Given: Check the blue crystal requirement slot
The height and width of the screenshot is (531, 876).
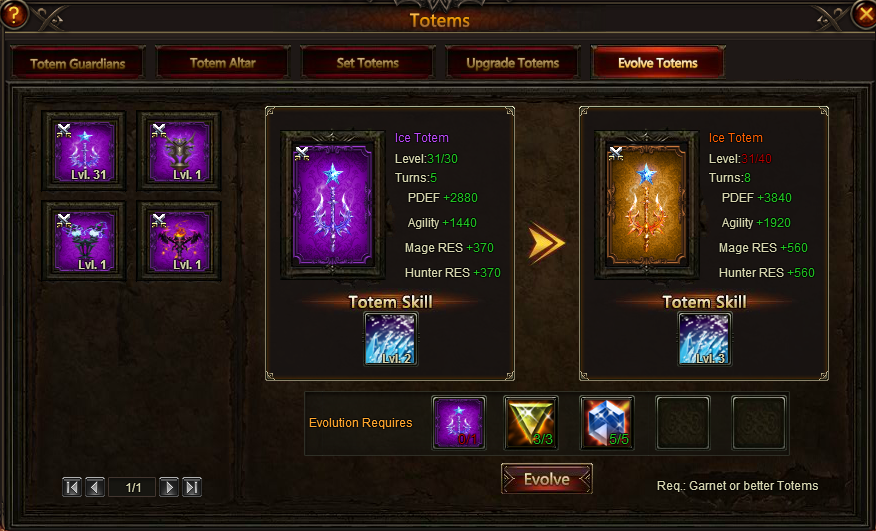Looking at the screenshot, I should point(607,423).
